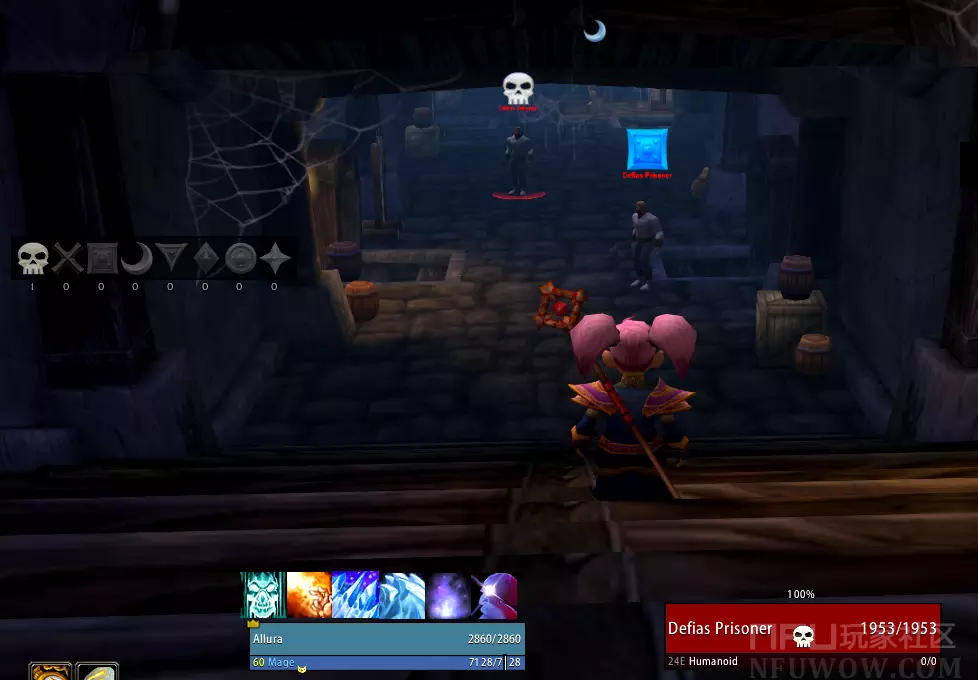Open the orange gear icon button
The image size is (978, 680).
49,673
